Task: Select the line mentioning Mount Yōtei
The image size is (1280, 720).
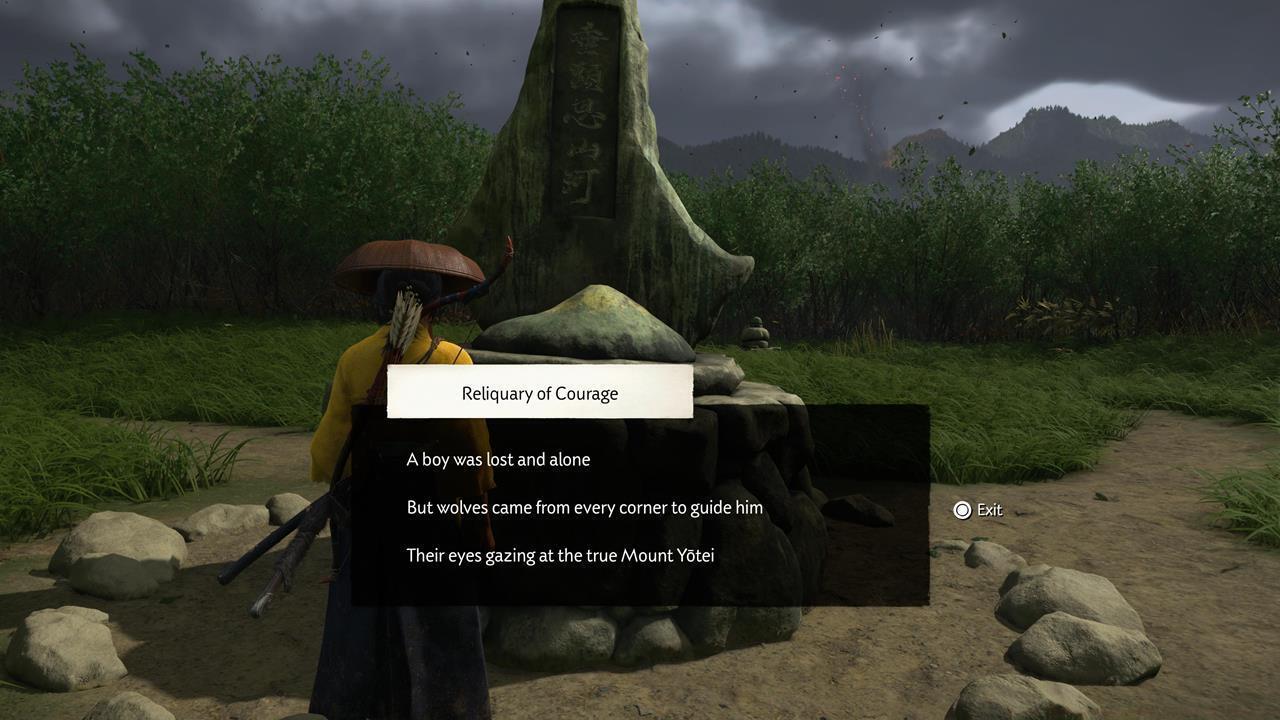Action: (x=559, y=555)
